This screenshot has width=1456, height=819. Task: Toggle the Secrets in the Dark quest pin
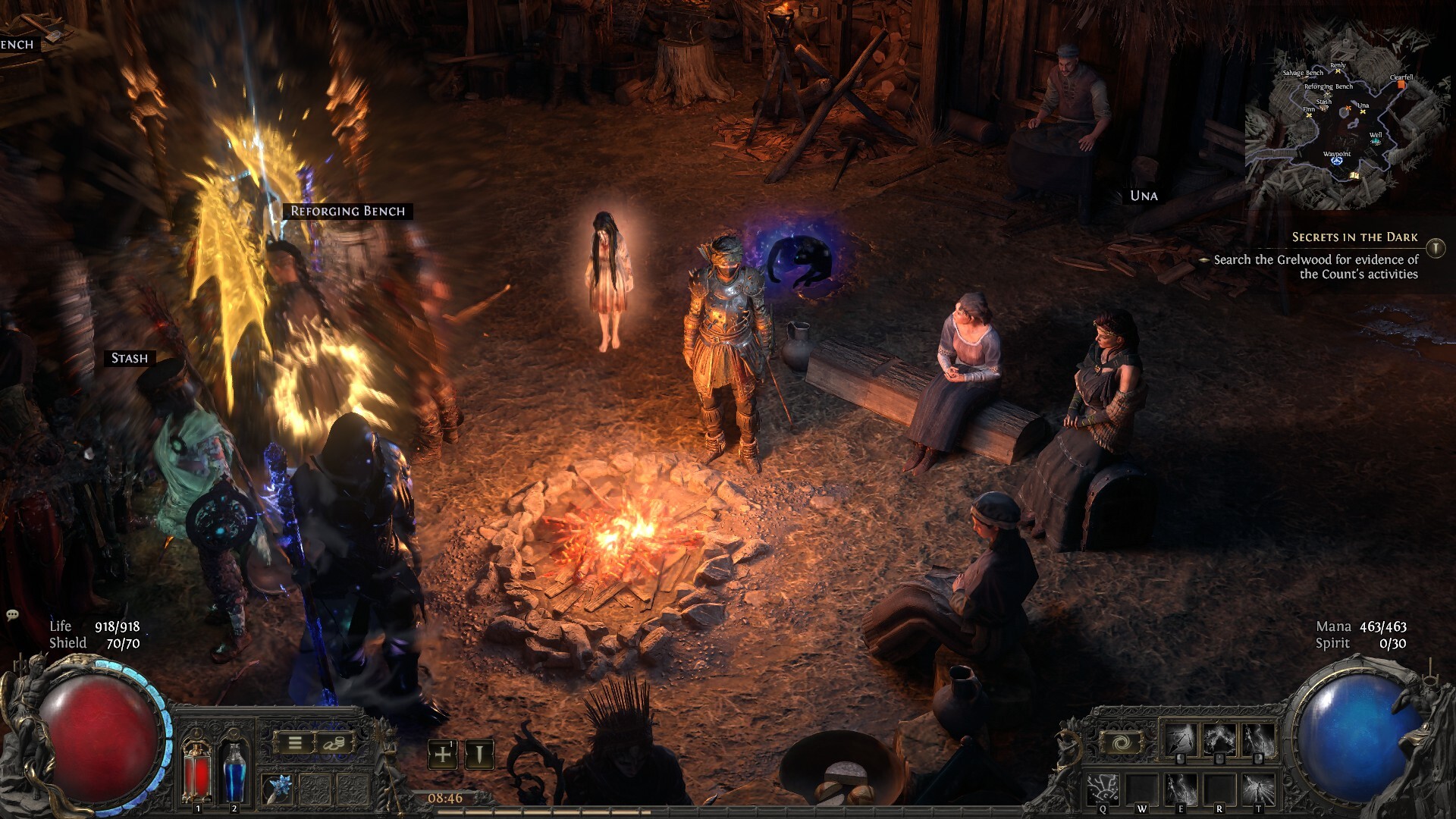point(1436,248)
